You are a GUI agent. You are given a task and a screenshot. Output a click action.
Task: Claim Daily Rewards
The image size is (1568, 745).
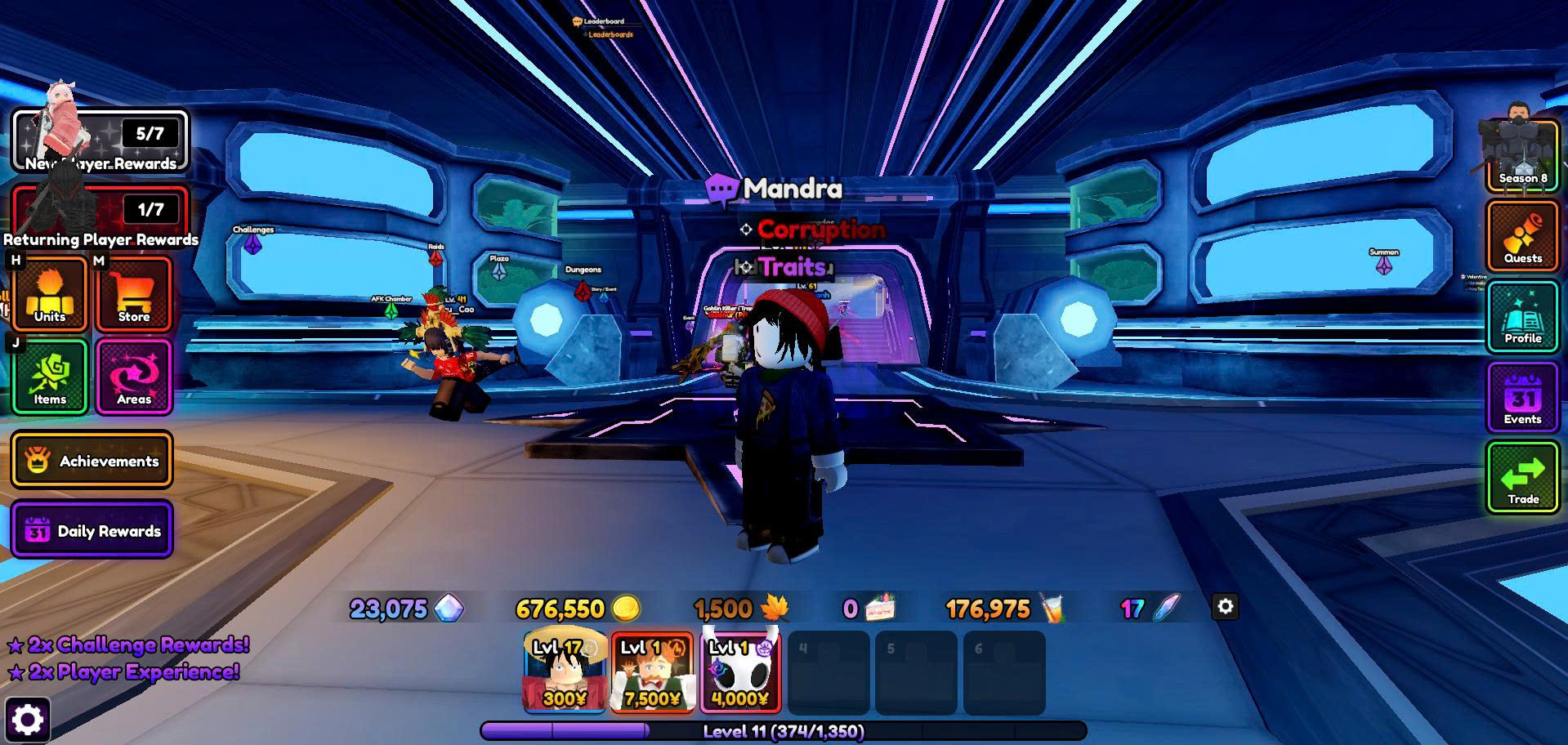92,530
